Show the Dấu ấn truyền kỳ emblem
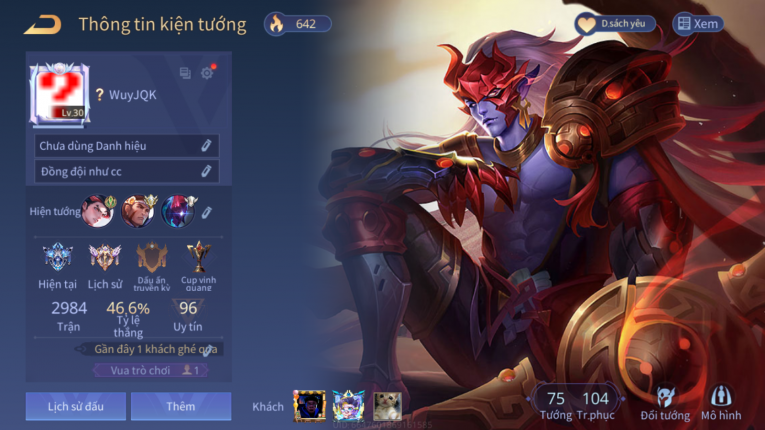This screenshot has width=765, height=430. pos(152,259)
